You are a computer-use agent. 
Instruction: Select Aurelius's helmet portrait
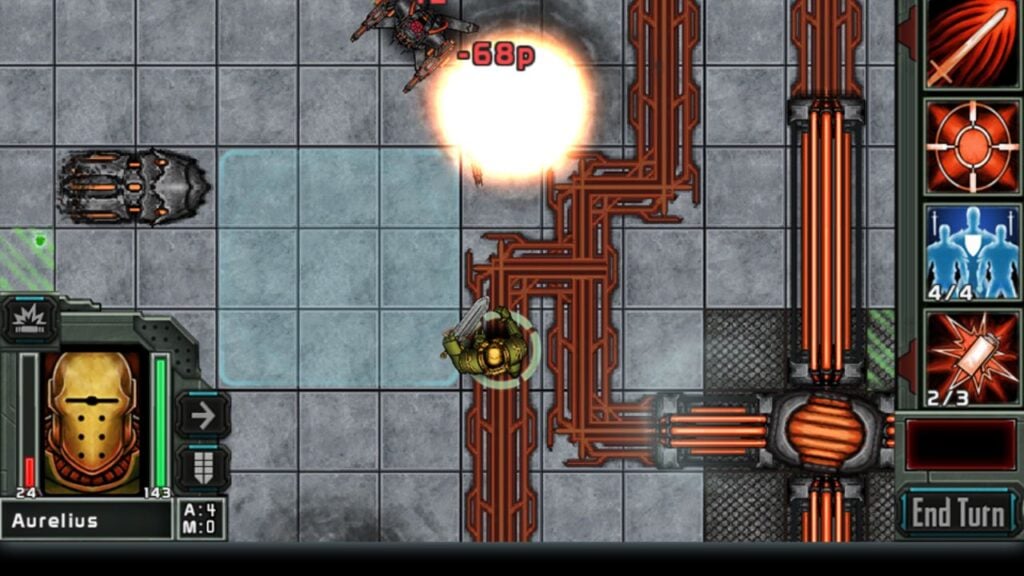coord(92,422)
